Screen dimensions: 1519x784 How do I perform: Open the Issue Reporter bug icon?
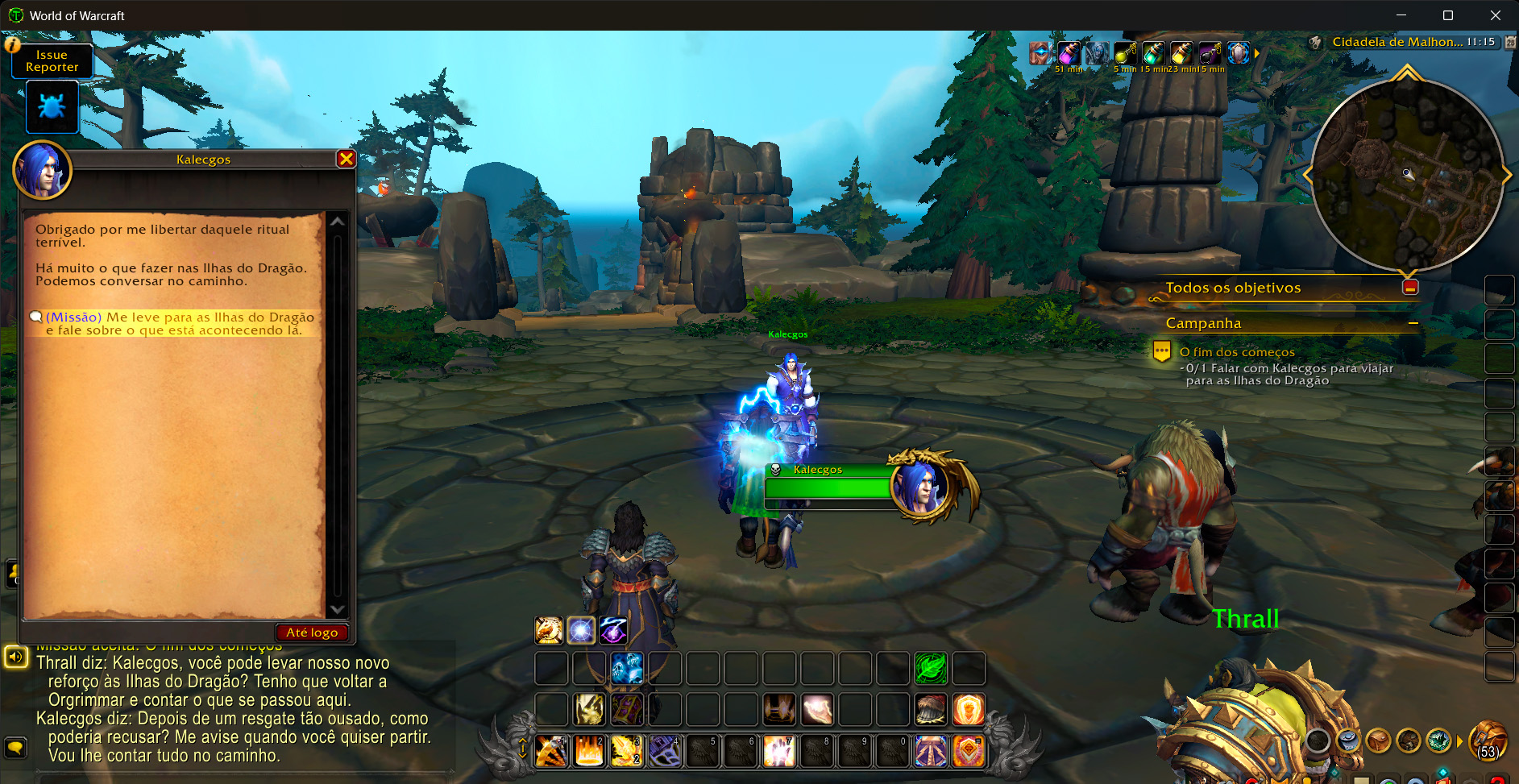coord(52,107)
